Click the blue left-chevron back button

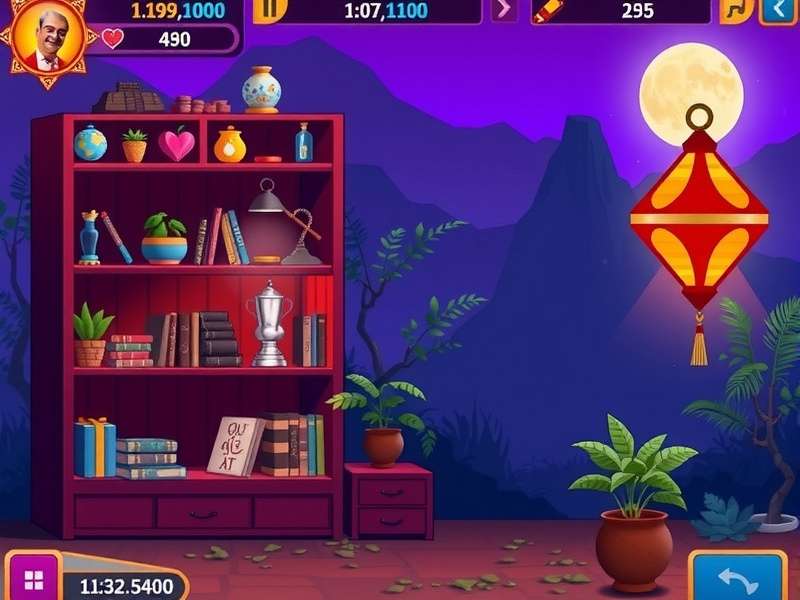click(775, 10)
